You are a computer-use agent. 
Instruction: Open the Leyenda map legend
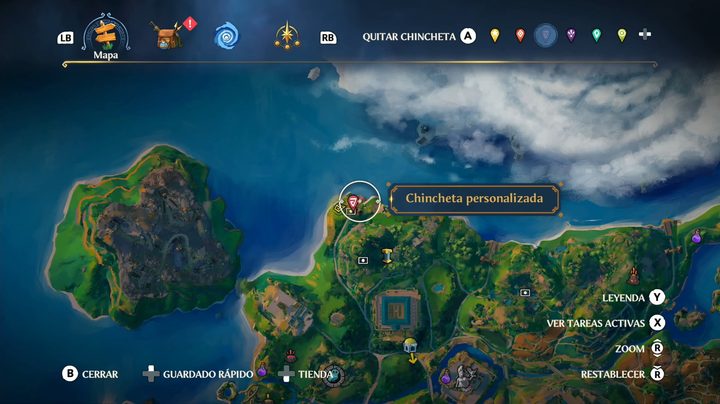656,297
